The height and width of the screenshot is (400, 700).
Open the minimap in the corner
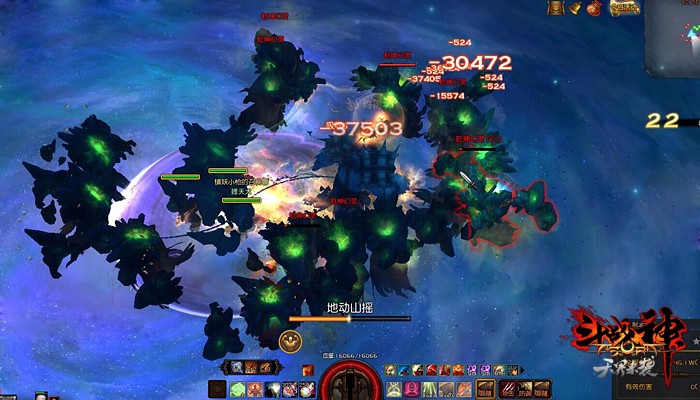pos(674,38)
